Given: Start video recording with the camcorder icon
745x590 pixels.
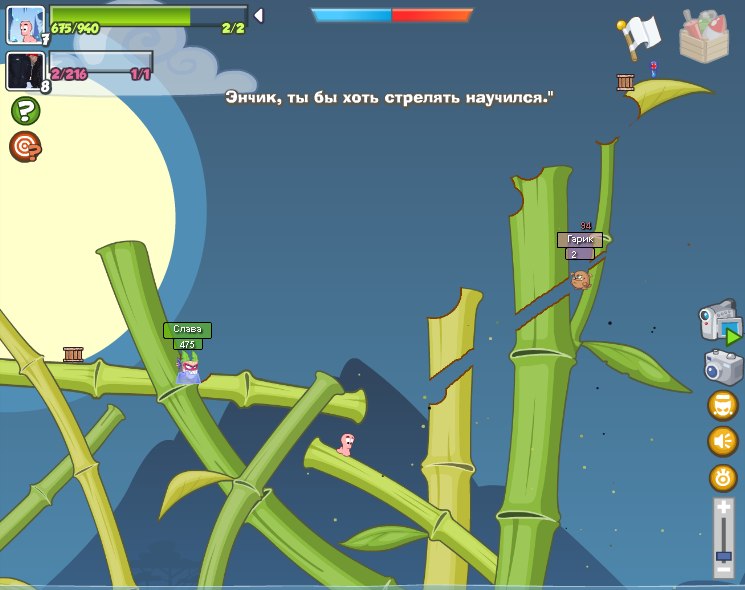Looking at the screenshot, I should point(719,323).
